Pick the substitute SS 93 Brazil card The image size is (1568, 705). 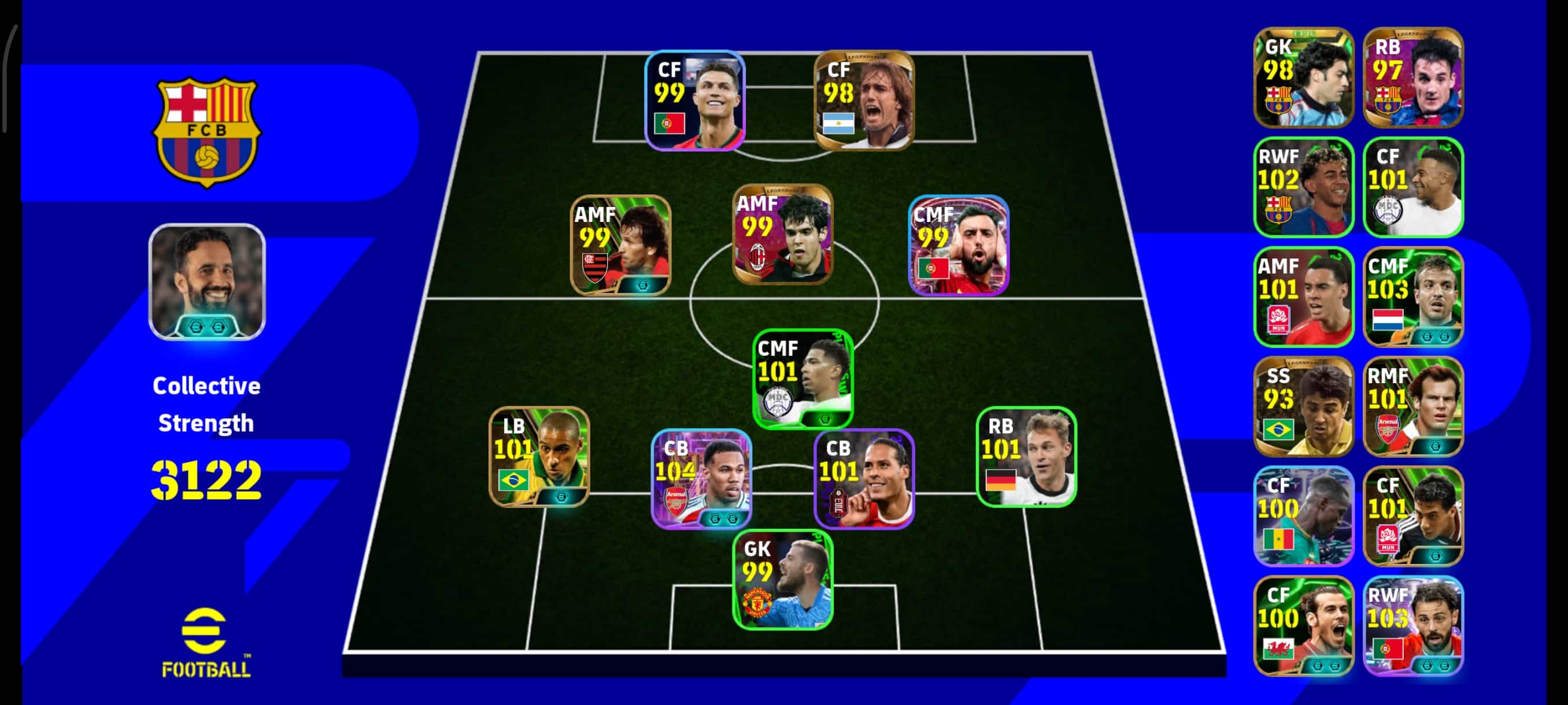tap(1303, 406)
